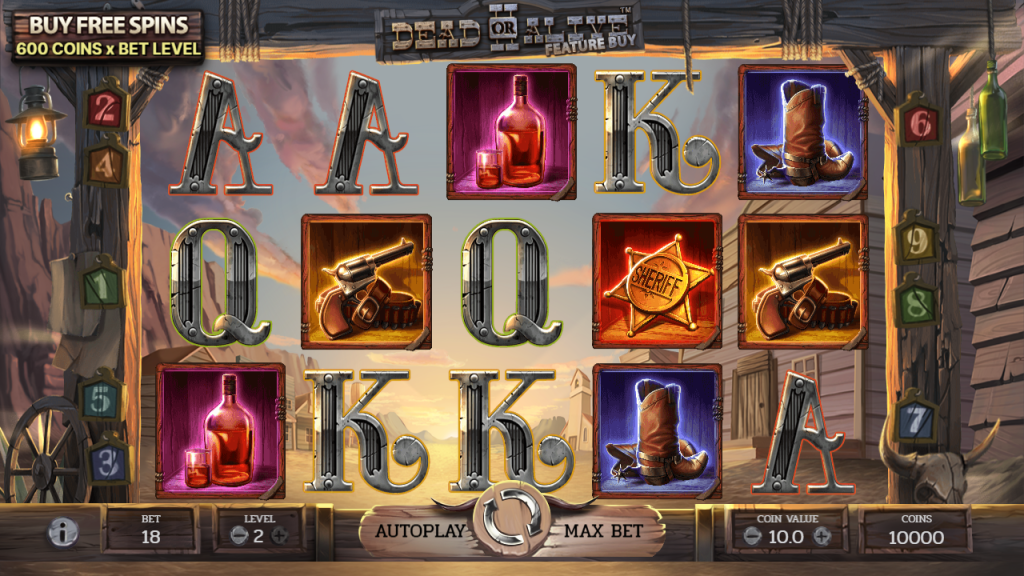Highlight payline number 9 marker
Image resolution: width=1024 pixels, height=576 pixels.
coord(915,240)
